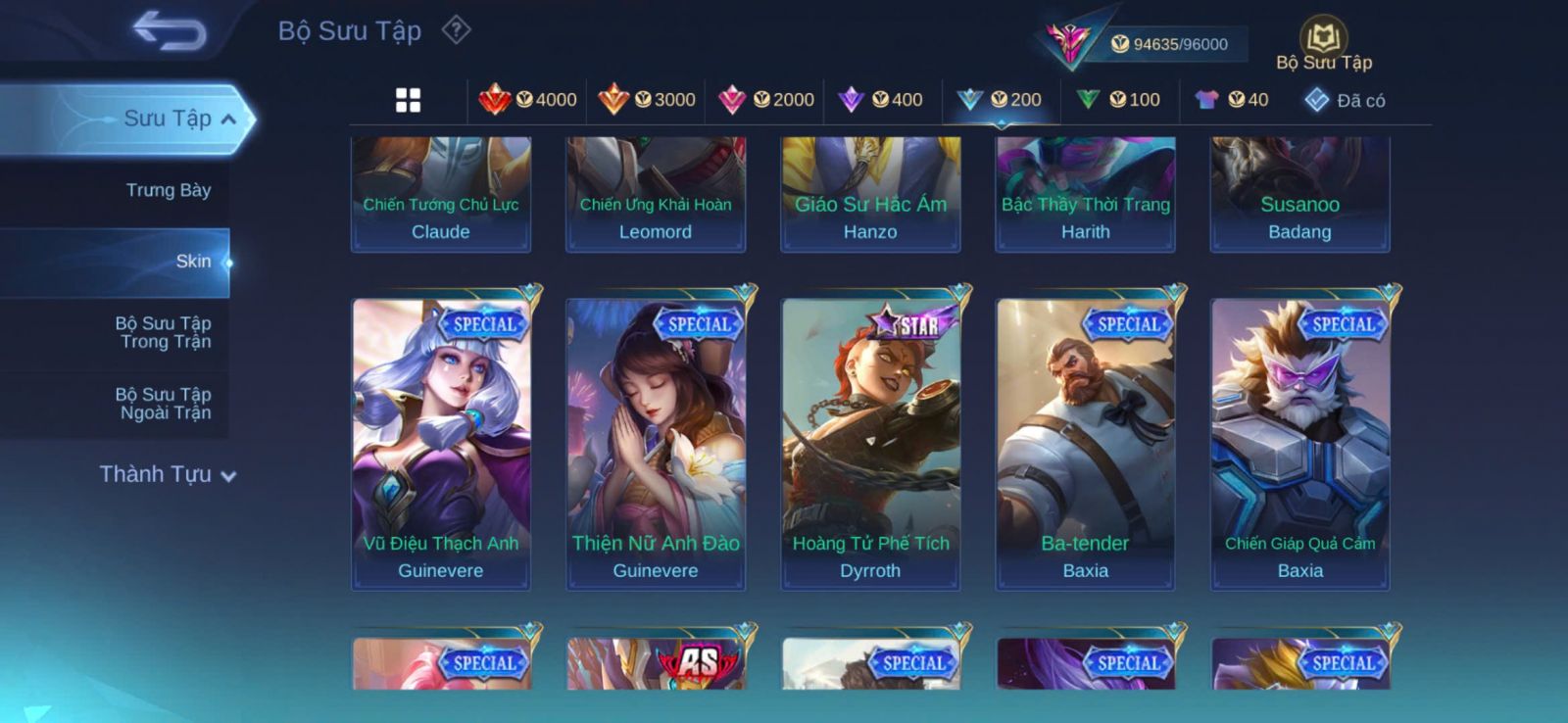Select the 100 point tier filter
1568x723 pixels.
1118,100
